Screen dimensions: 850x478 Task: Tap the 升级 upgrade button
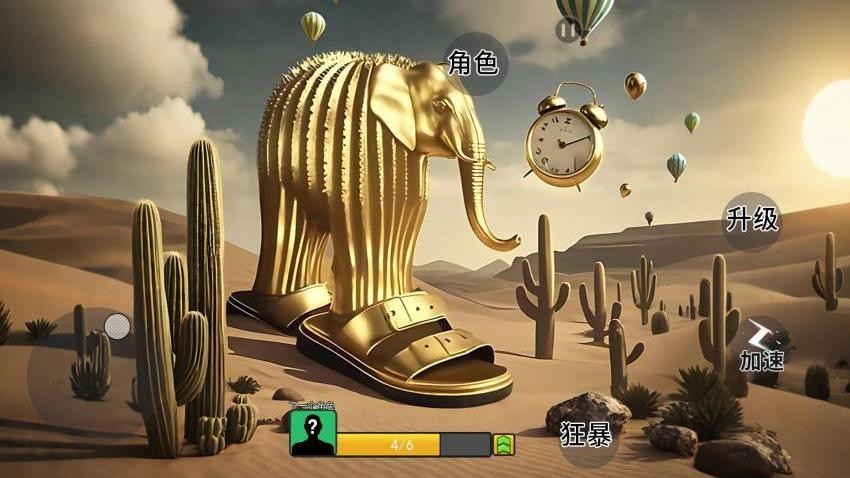752,220
